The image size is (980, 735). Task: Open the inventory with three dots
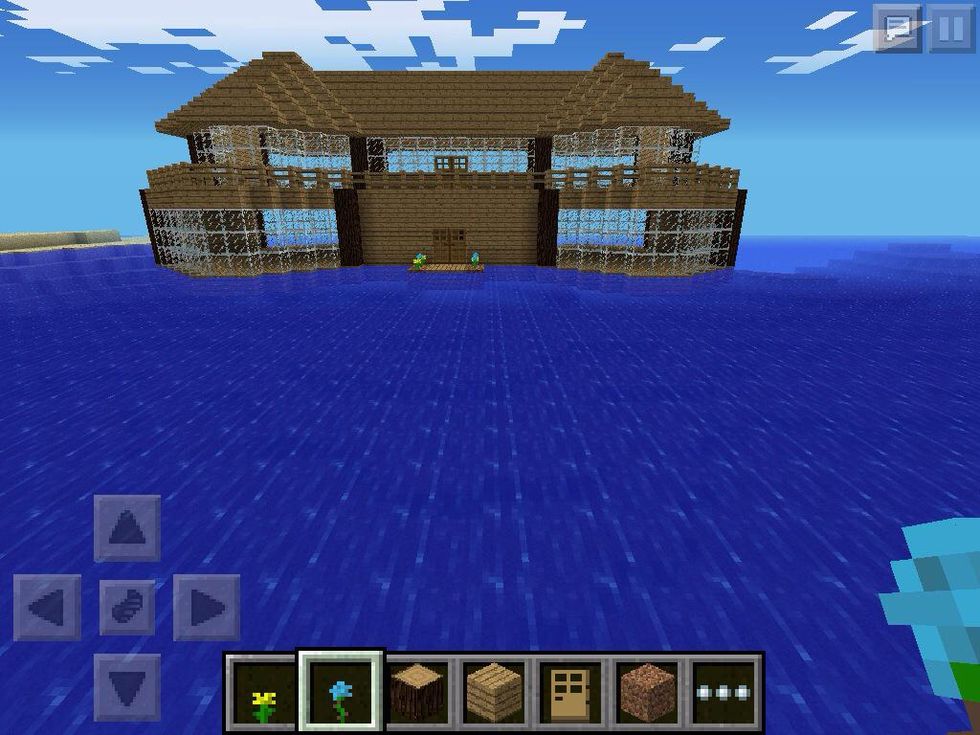coord(726,691)
